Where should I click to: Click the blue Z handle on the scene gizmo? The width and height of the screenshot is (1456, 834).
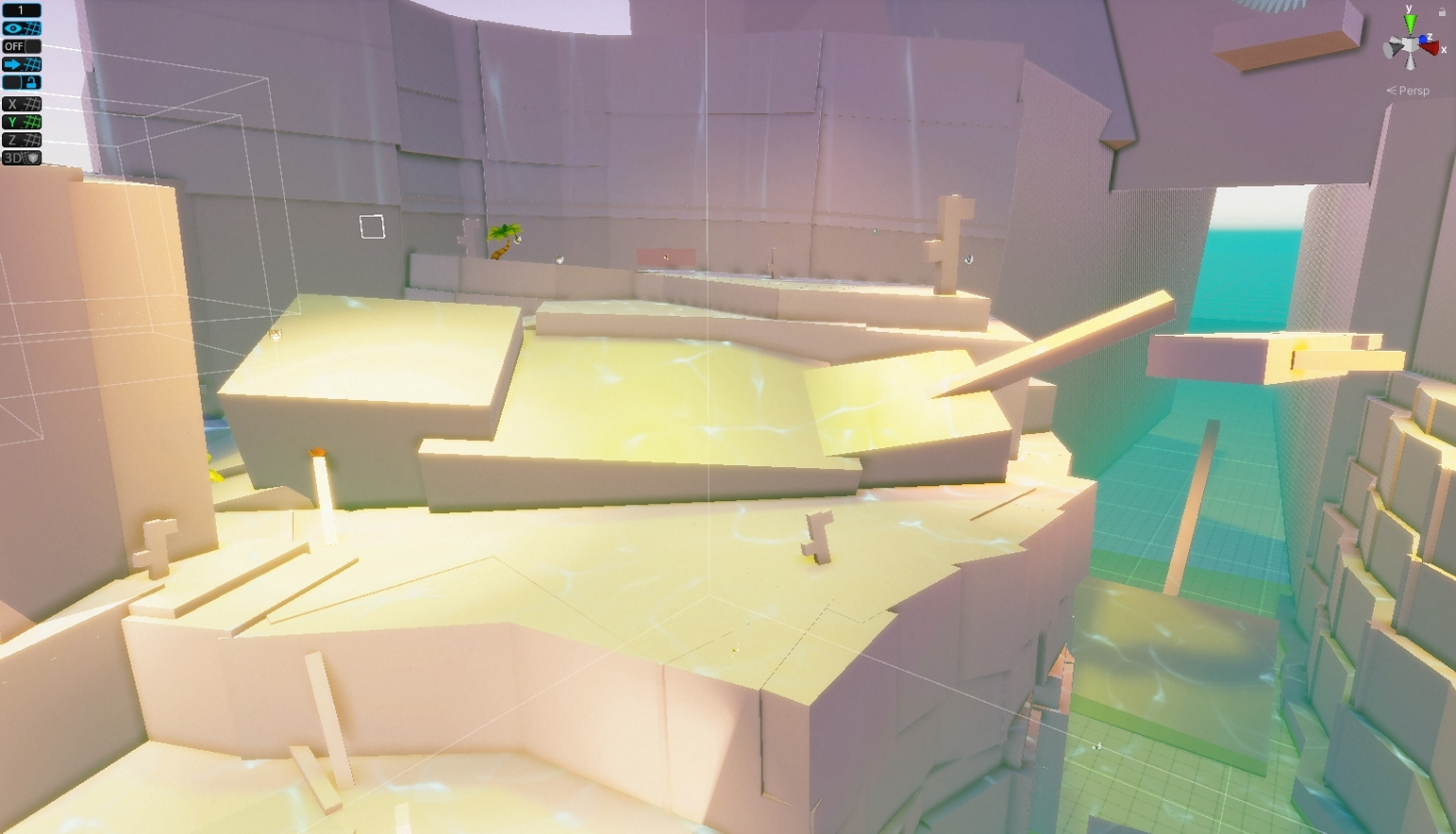(1423, 39)
